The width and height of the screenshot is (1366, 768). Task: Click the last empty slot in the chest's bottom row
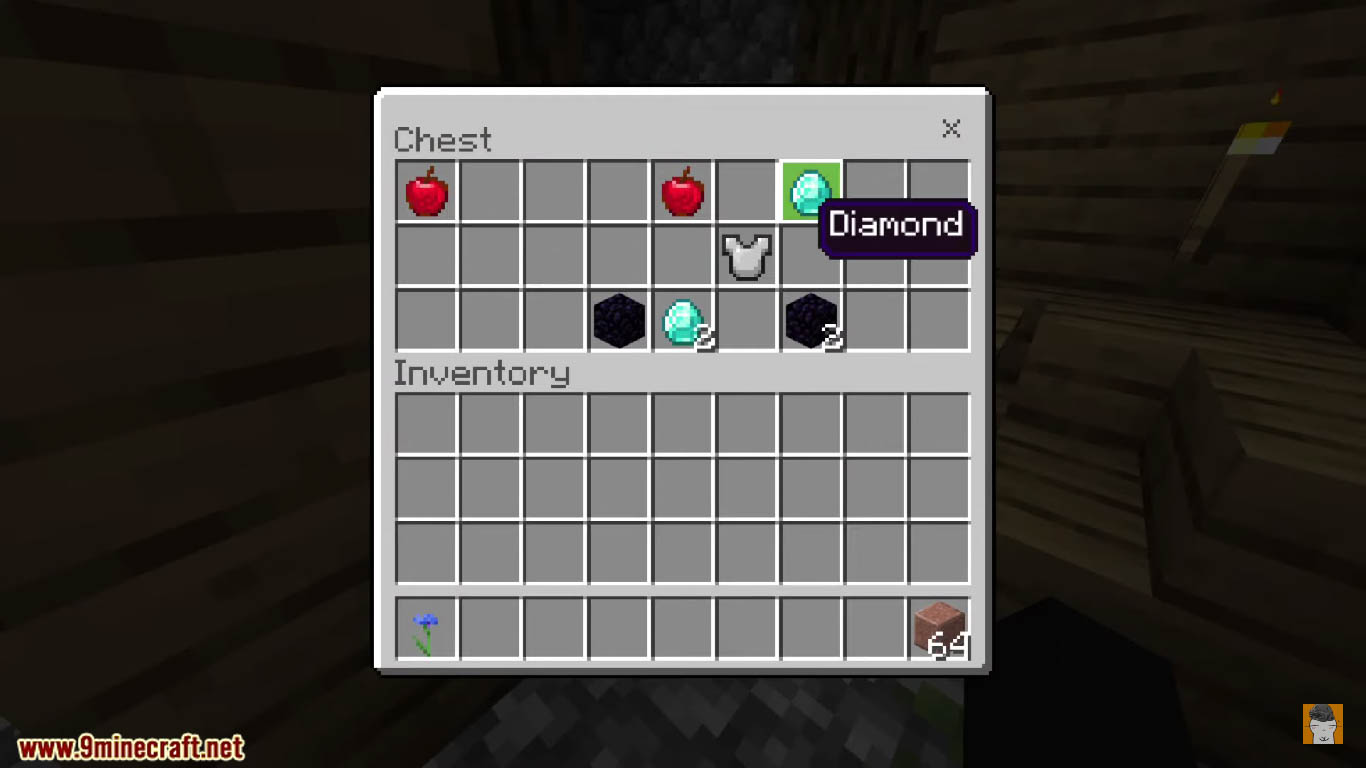click(x=938, y=321)
